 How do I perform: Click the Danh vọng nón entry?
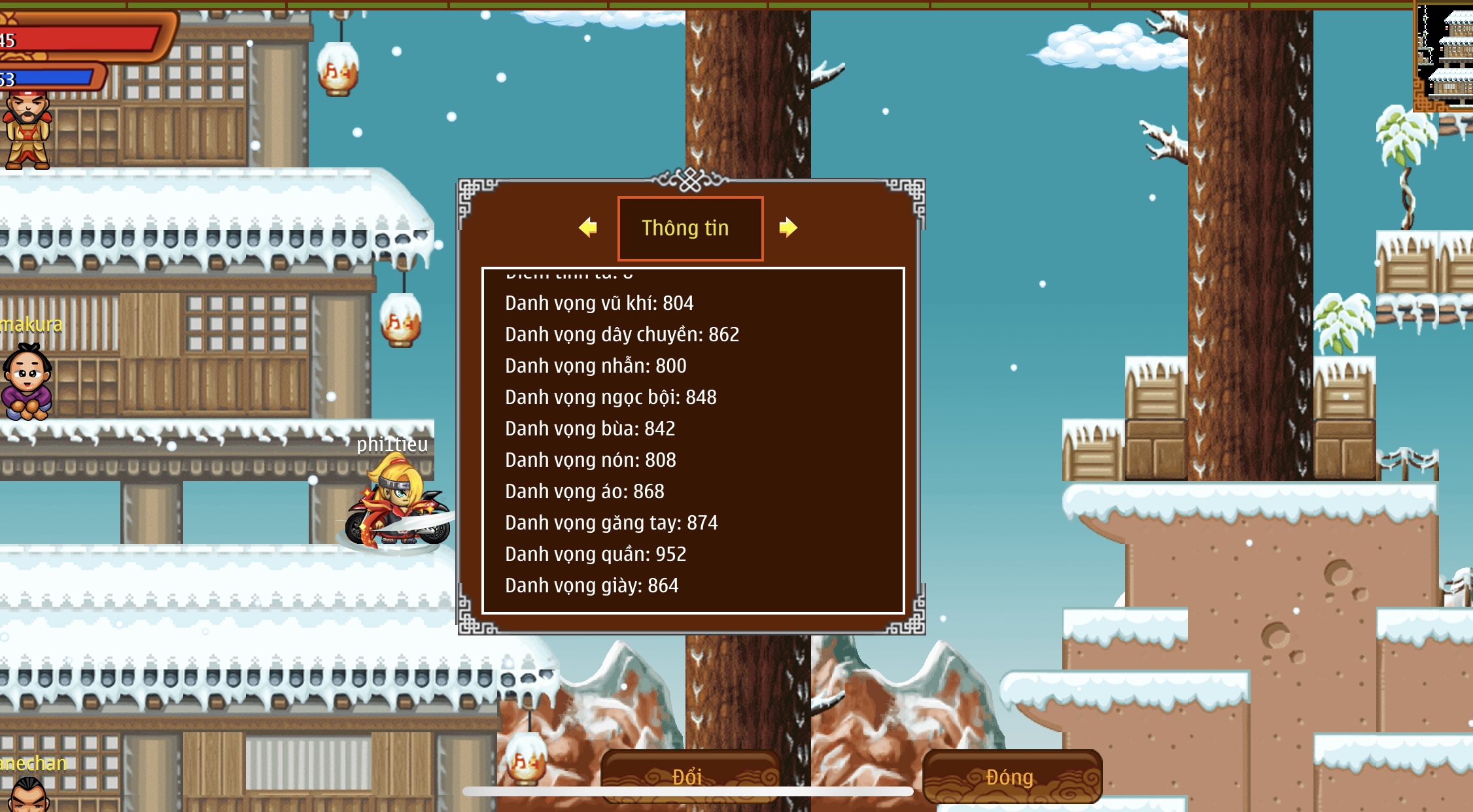pyautogui.click(x=591, y=460)
